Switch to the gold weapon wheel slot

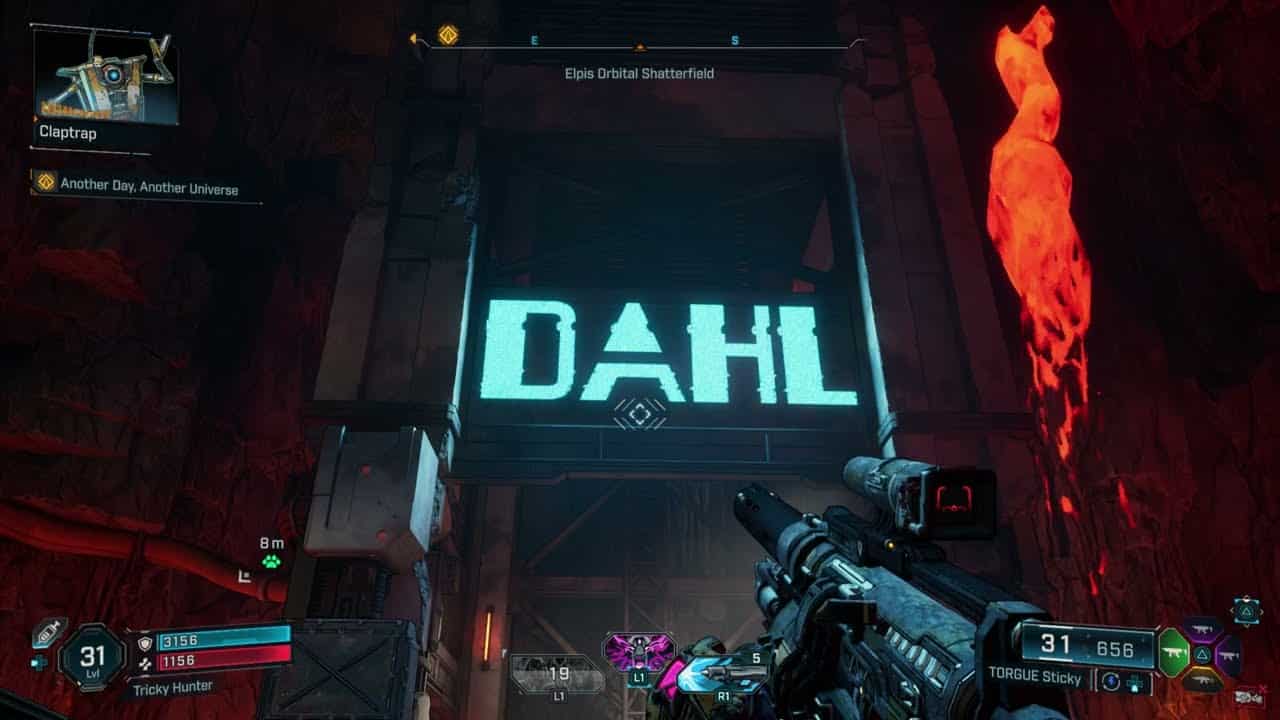click(1204, 678)
